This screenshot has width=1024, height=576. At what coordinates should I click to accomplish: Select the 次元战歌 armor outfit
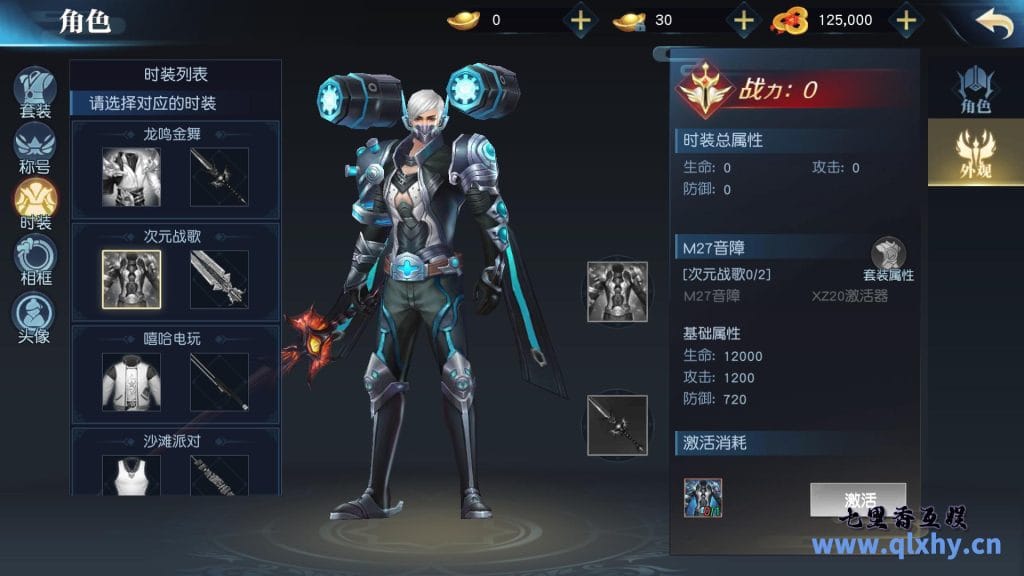point(131,279)
